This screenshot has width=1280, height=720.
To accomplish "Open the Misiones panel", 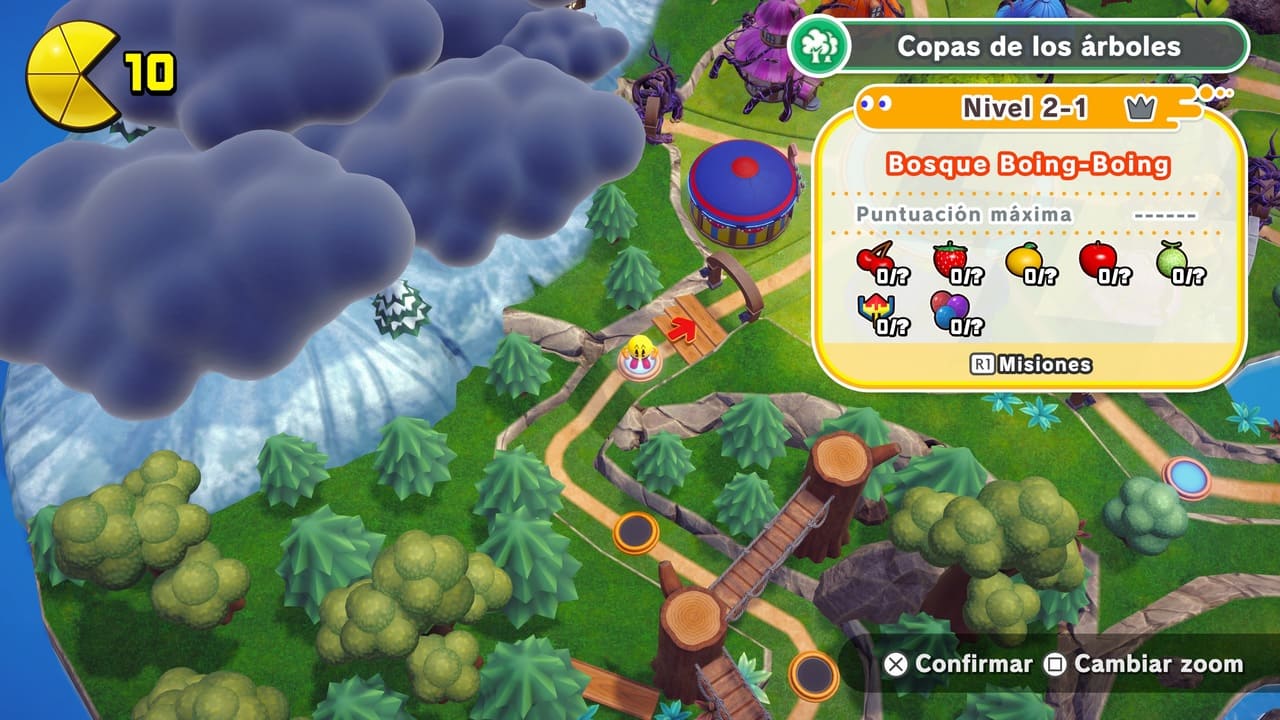I will click(x=1031, y=365).
